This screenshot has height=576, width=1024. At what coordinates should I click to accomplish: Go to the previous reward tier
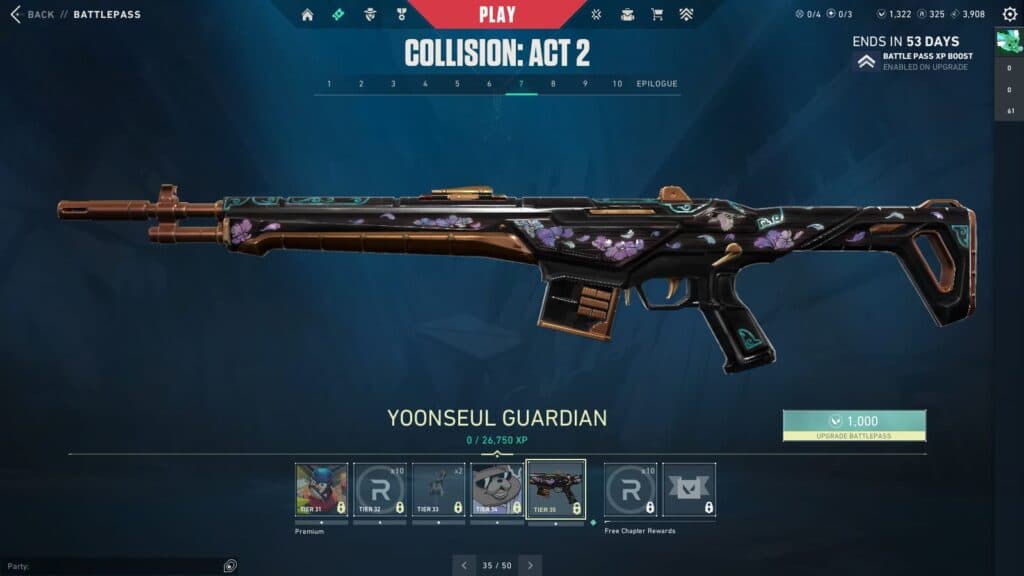click(x=464, y=565)
